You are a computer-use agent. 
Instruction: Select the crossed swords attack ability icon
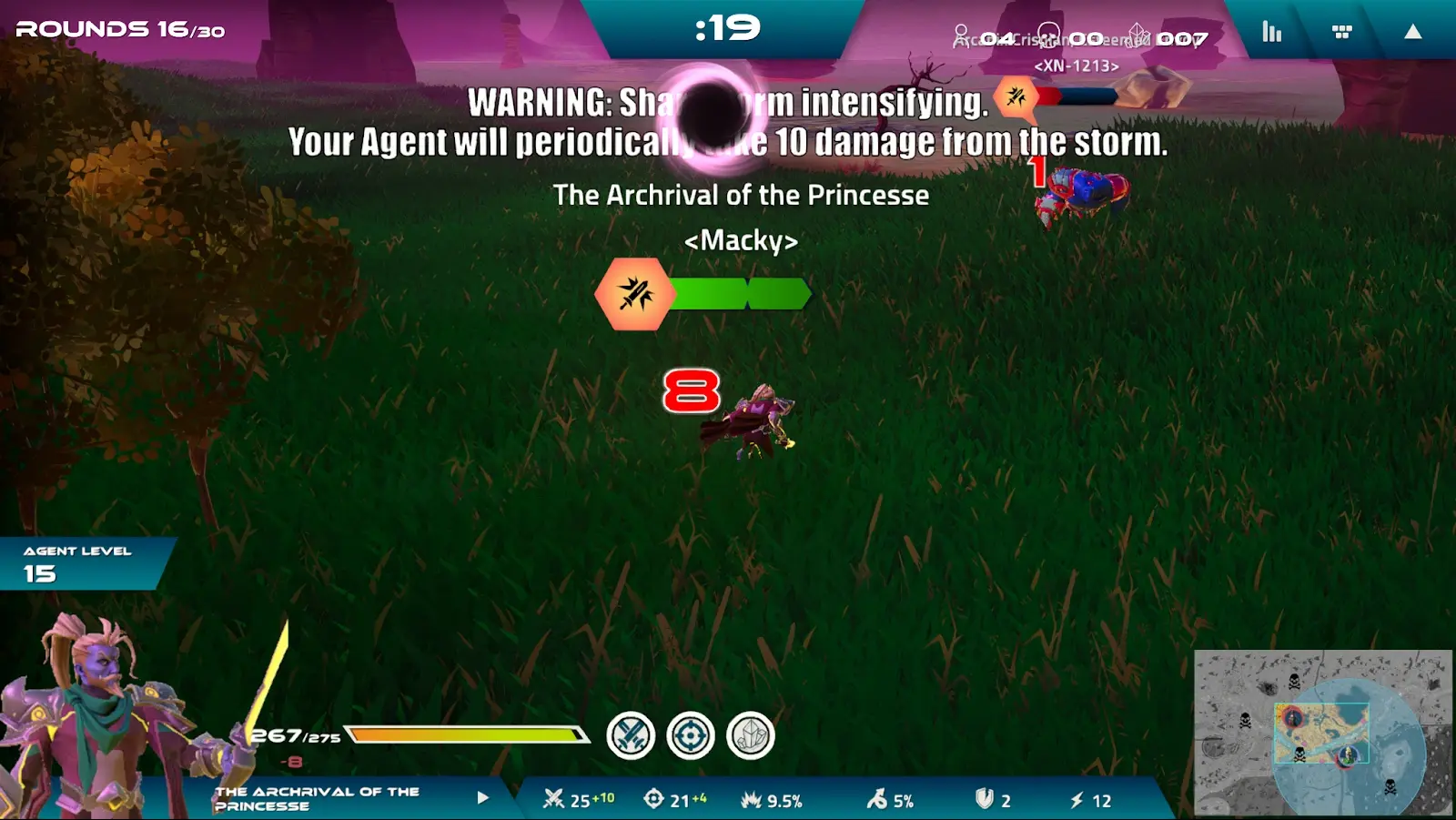(630, 735)
